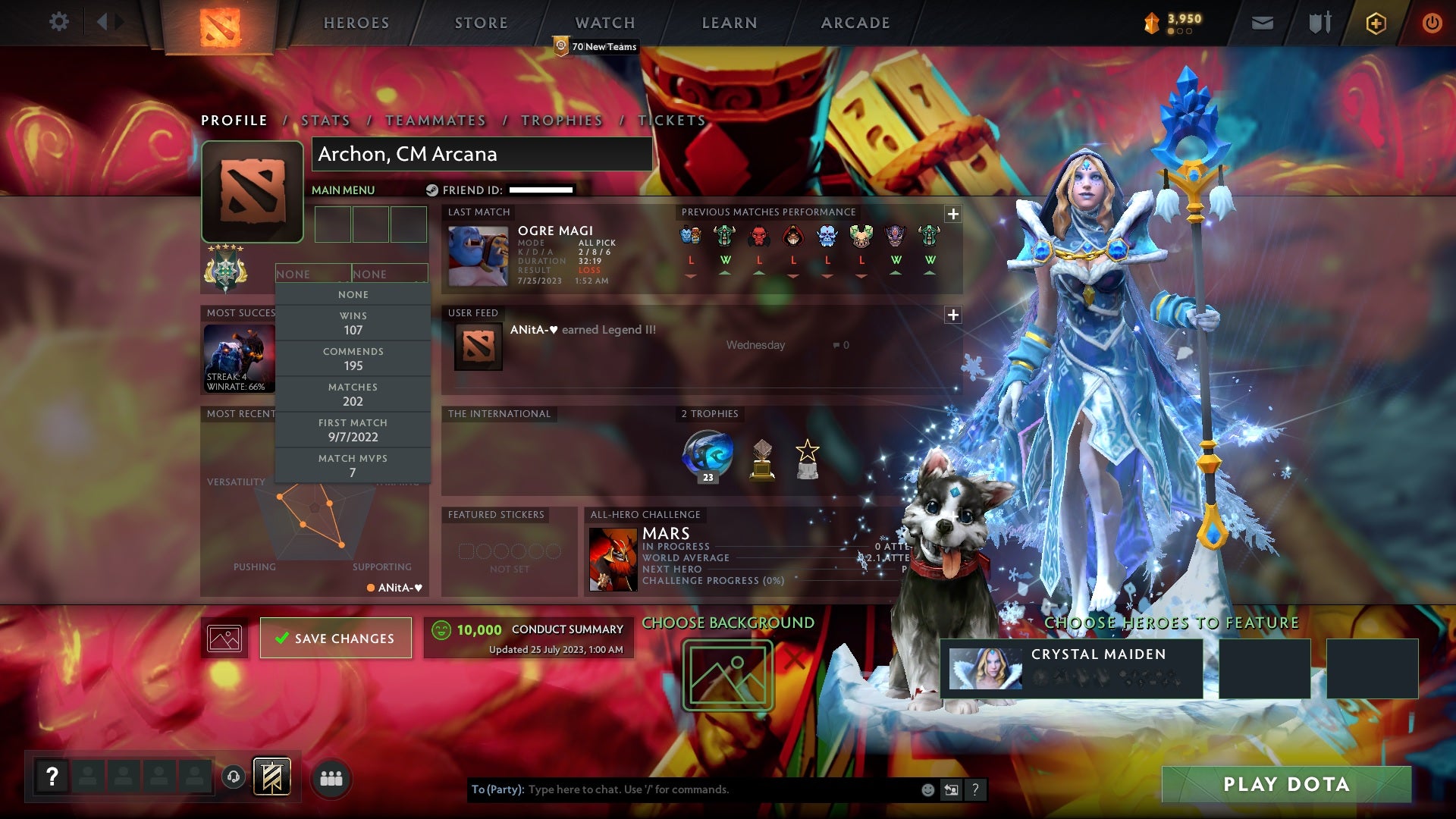Expand Previous Matches Performance with plus button

[x=953, y=215]
